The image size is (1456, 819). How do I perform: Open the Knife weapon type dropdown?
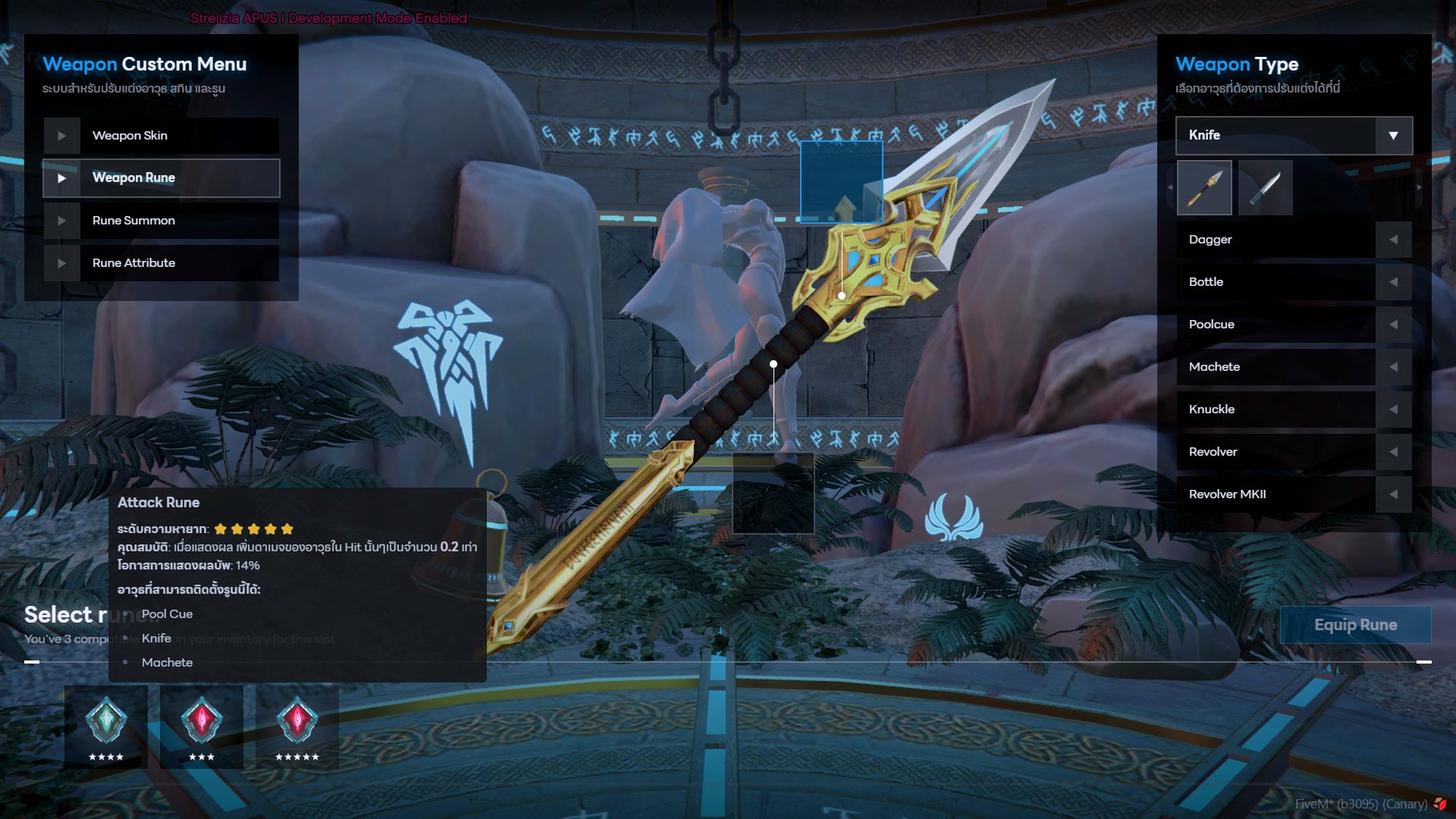1393,135
